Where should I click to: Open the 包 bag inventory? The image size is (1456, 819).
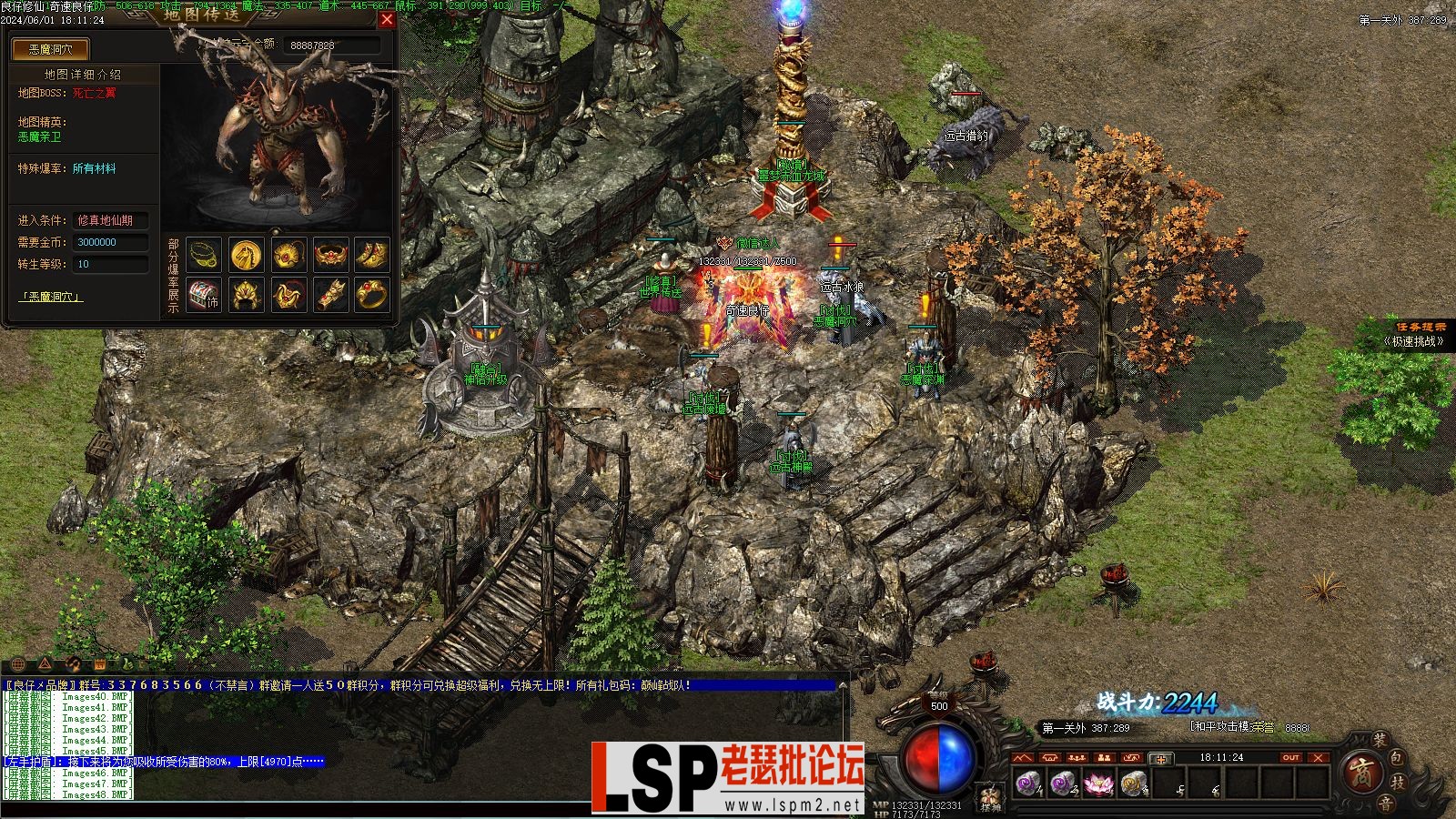pos(1397,758)
